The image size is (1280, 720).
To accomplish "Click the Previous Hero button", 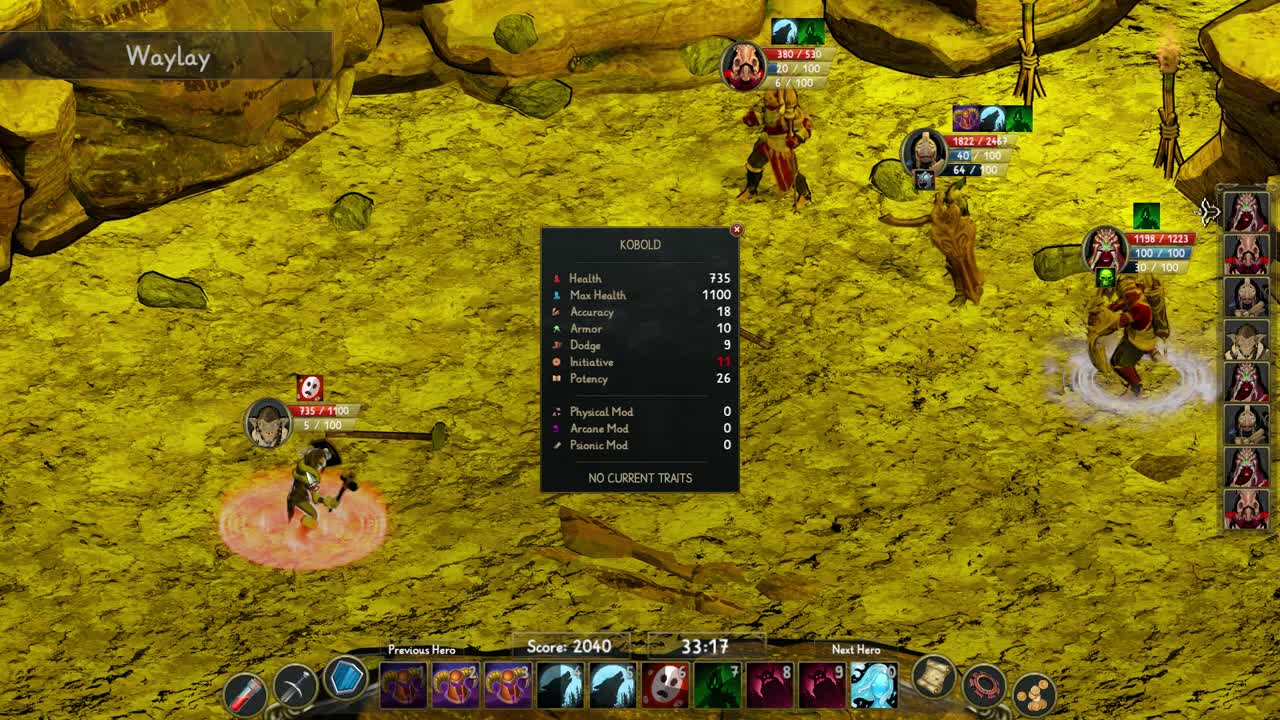I will pos(420,650).
